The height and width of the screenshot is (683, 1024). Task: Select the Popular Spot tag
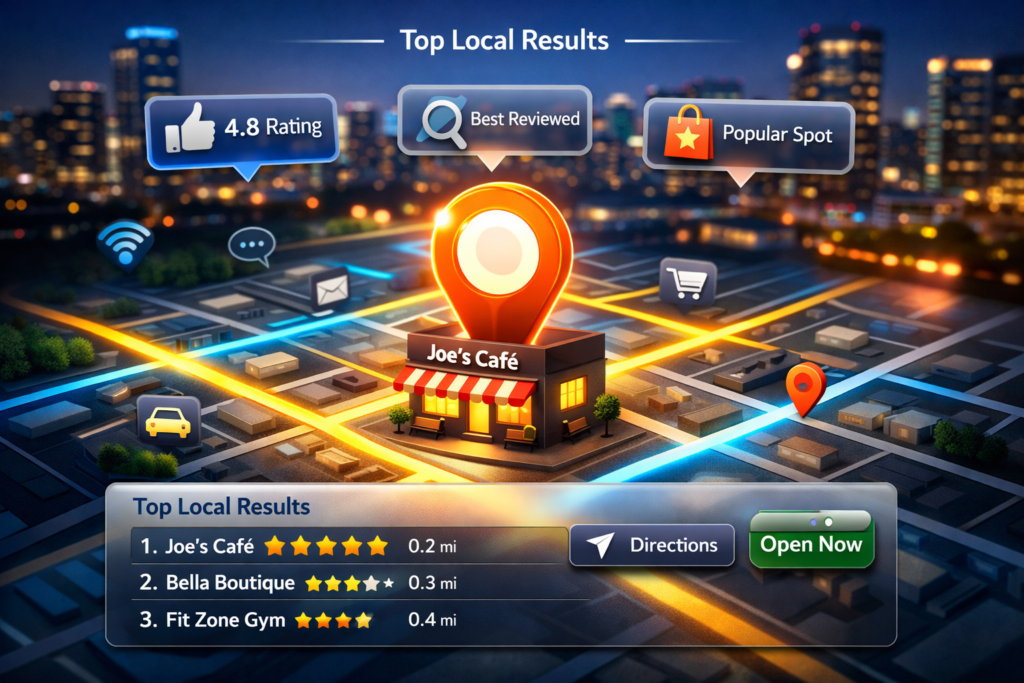coord(748,134)
